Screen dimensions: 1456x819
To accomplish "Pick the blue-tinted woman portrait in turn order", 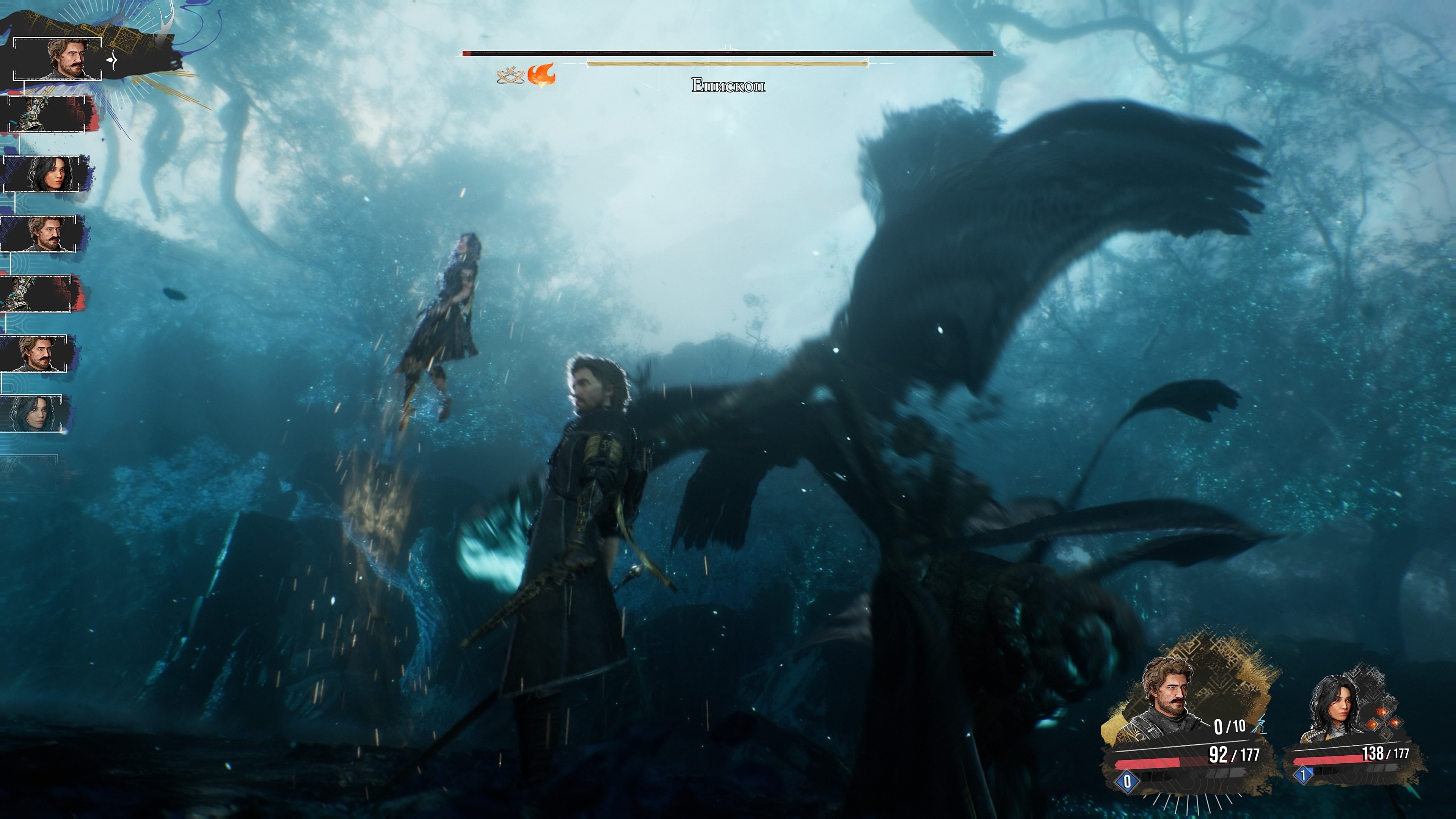I will point(36,414).
